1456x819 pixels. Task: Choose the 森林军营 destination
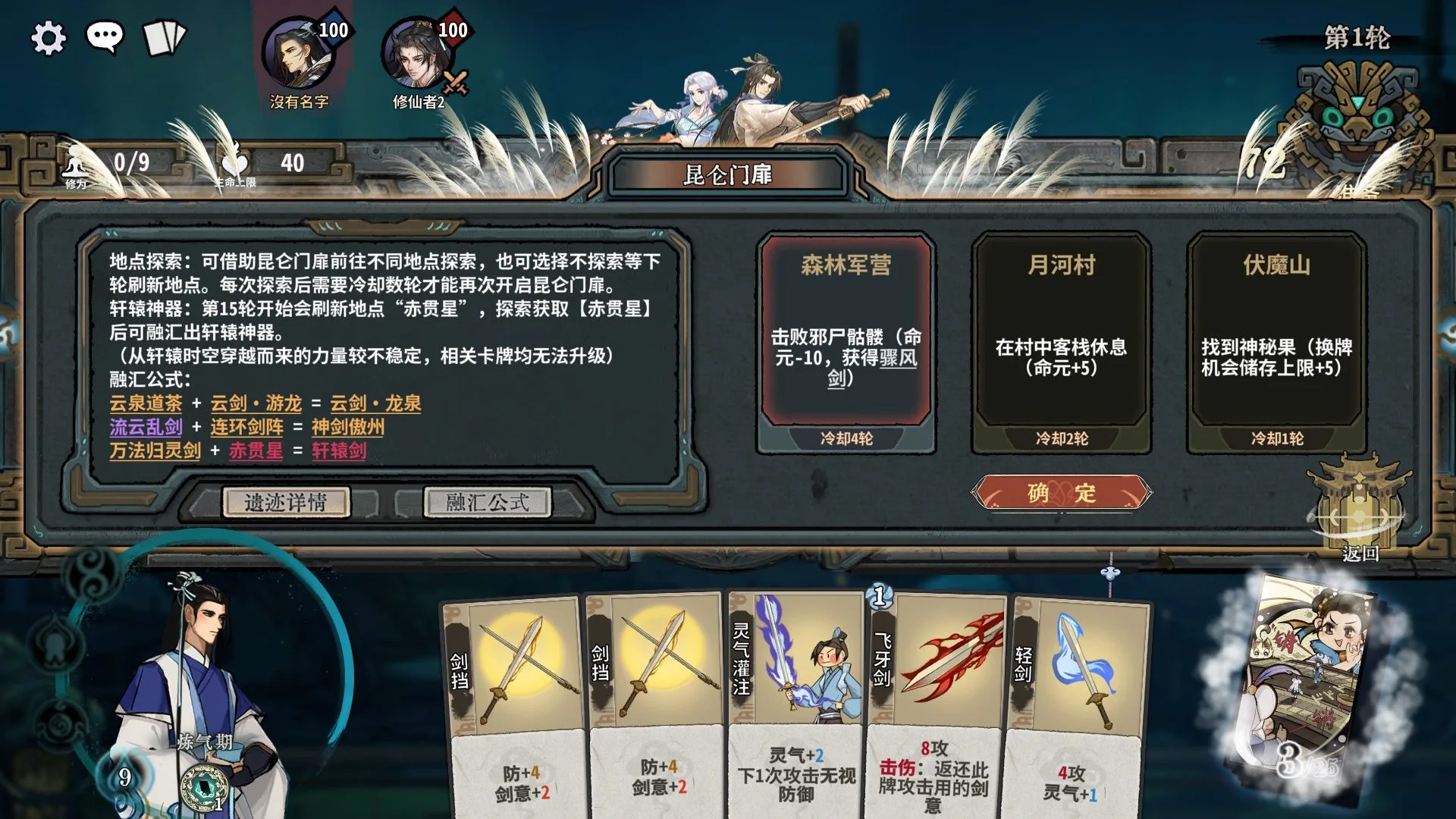(846, 334)
